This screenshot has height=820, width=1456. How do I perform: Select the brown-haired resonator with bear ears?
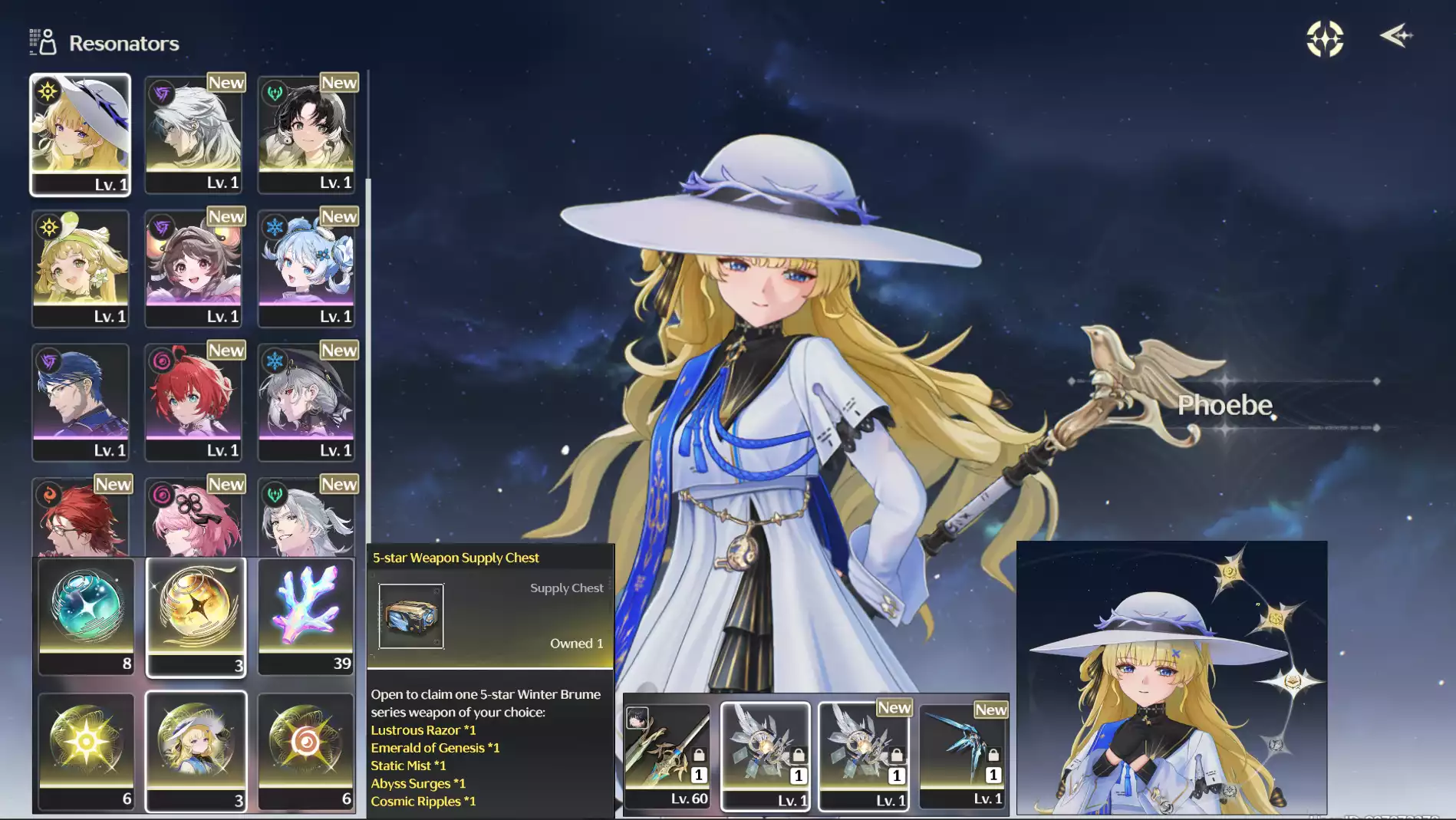(193, 268)
